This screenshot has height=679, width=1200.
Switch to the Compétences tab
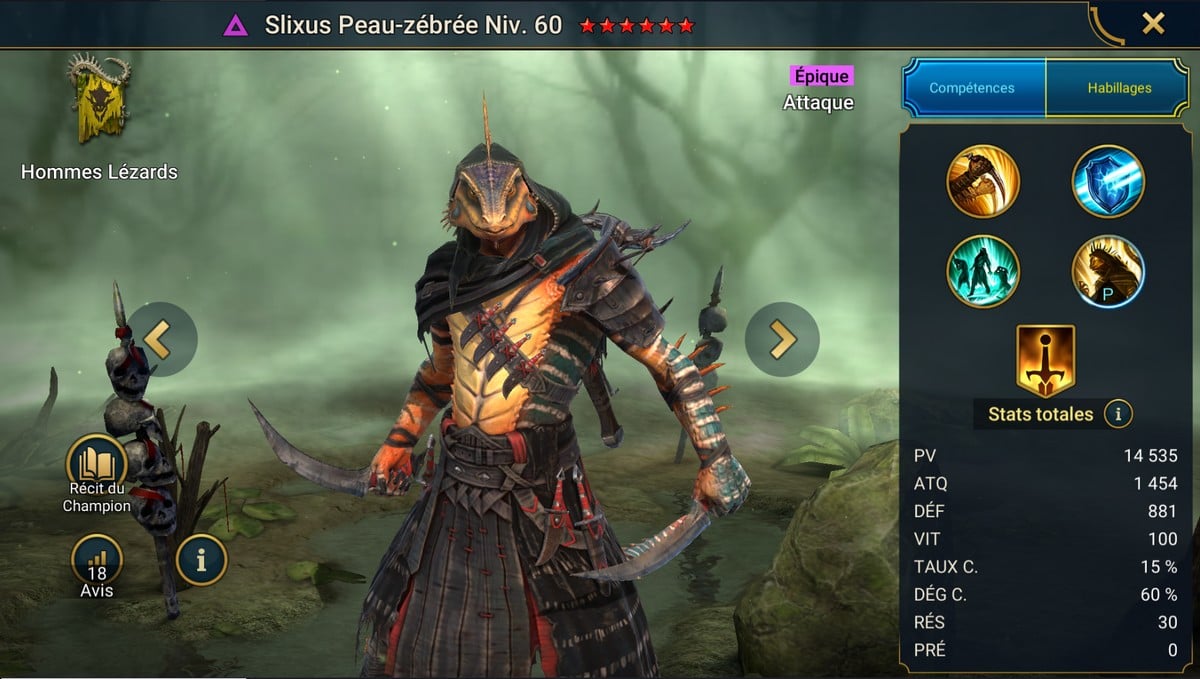(972, 88)
